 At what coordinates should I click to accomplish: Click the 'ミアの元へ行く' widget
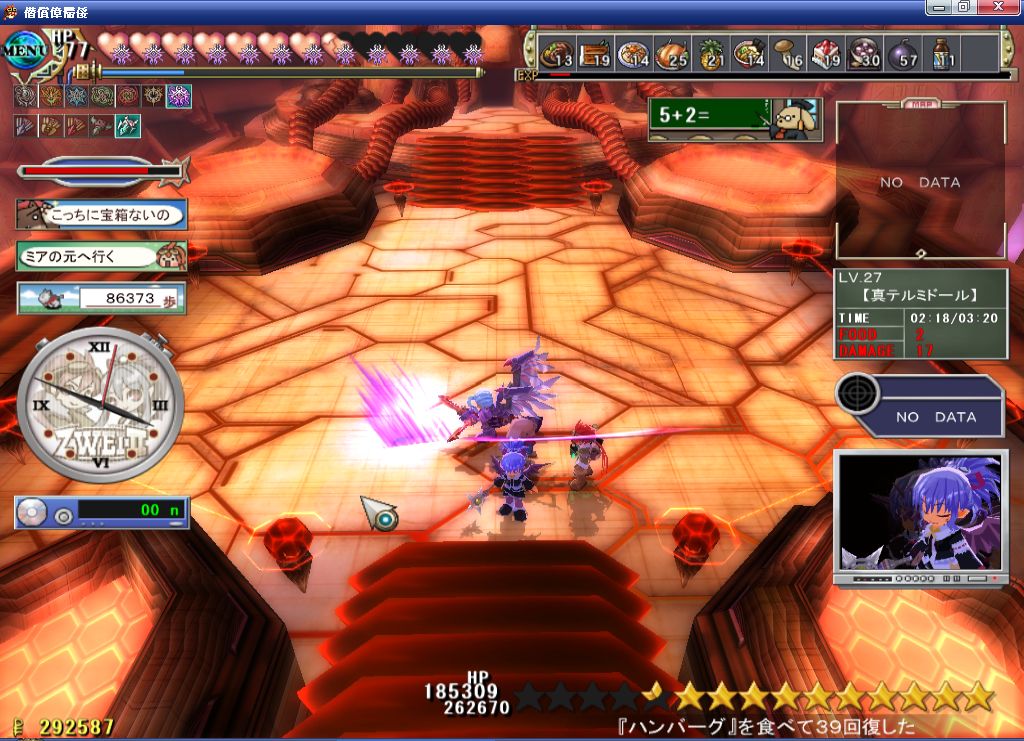[x=100, y=256]
